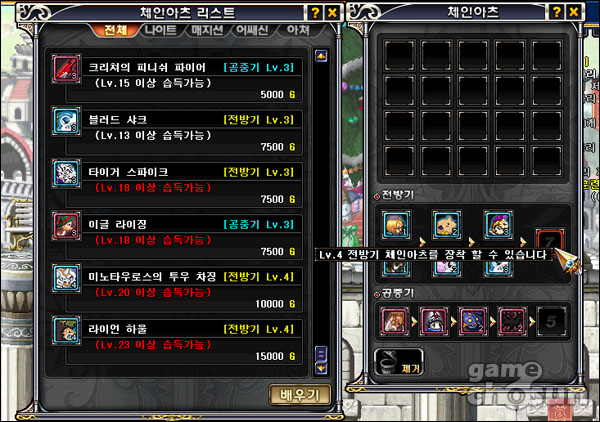Select the locked slot 5 in 공중기 chain
Screen dimensions: 600x422
(551, 322)
